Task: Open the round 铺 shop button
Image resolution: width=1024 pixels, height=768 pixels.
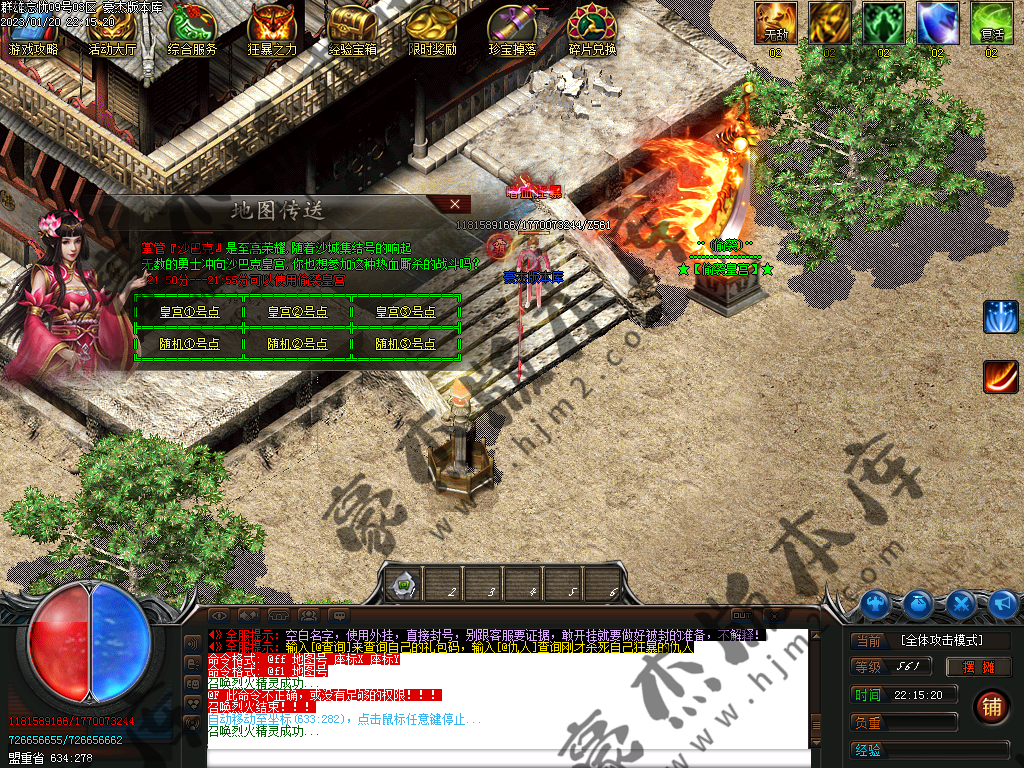Action: pyautogui.click(x=991, y=706)
